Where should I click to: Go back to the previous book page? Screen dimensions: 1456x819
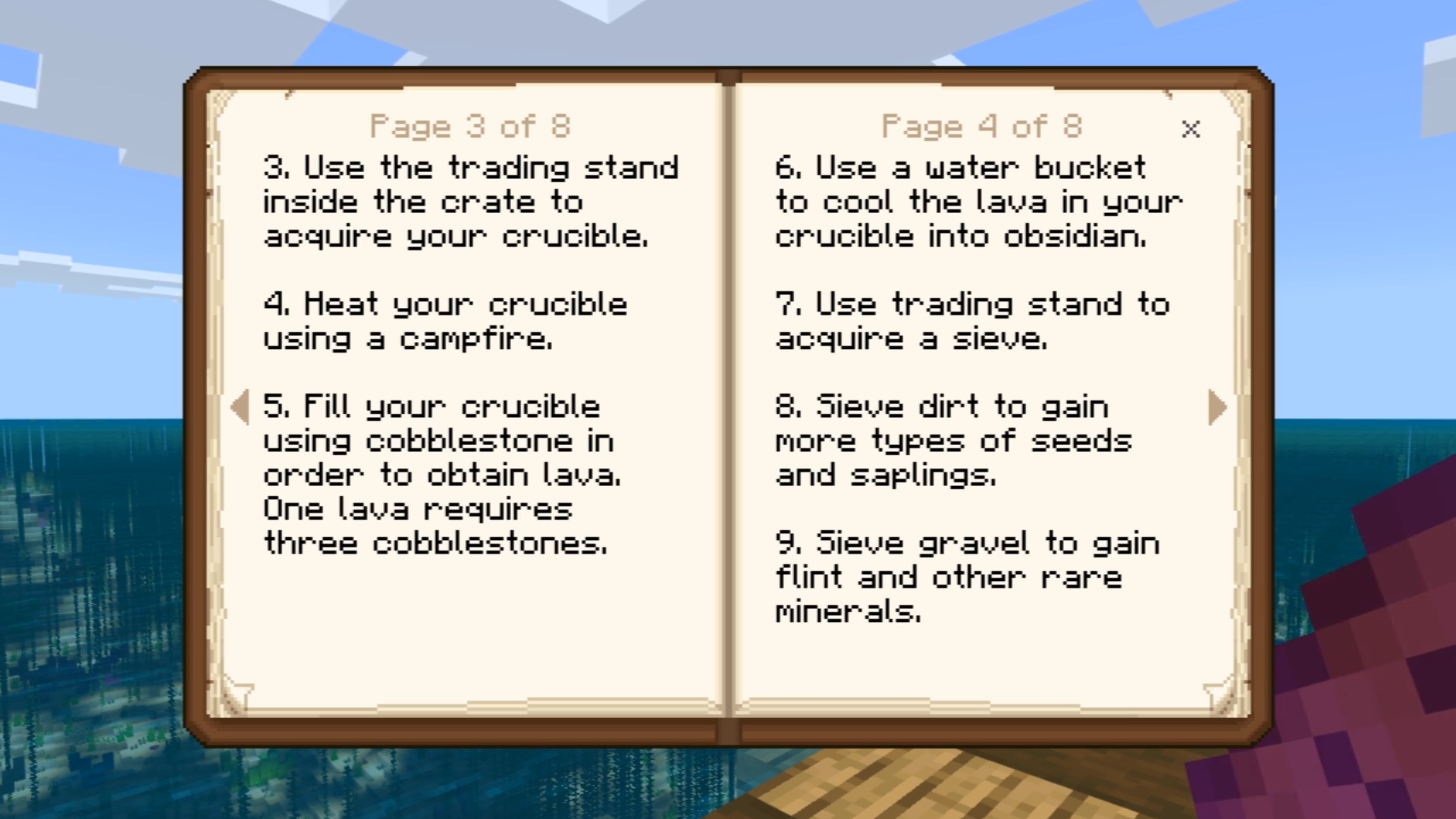coord(240,407)
